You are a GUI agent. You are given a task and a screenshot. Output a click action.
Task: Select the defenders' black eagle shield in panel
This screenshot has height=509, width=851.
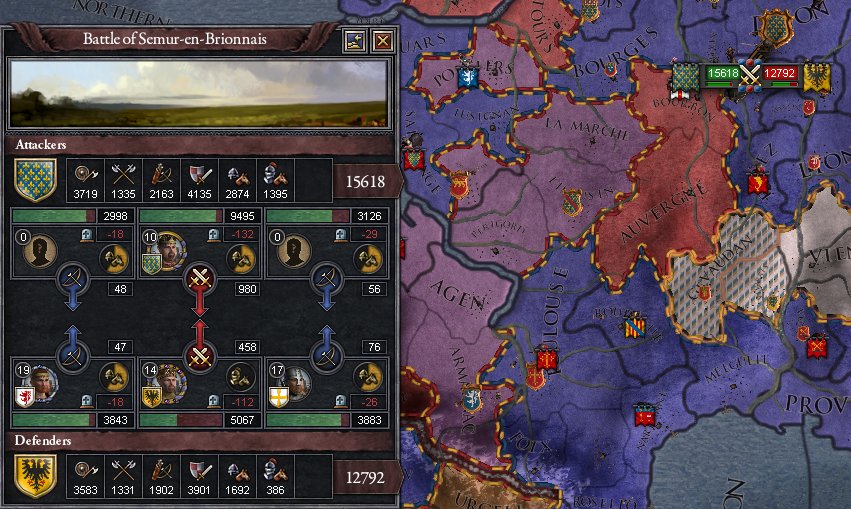point(34,477)
